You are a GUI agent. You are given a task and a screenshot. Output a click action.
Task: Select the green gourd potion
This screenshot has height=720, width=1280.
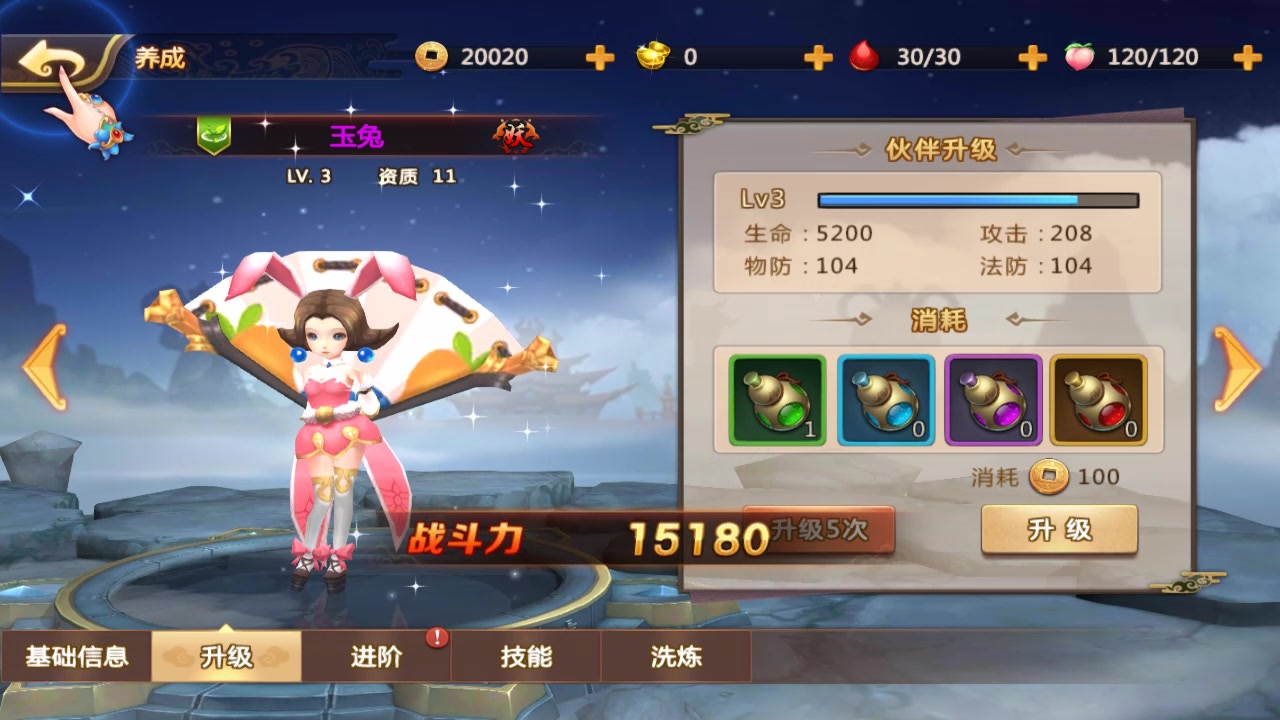tap(778, 399)
